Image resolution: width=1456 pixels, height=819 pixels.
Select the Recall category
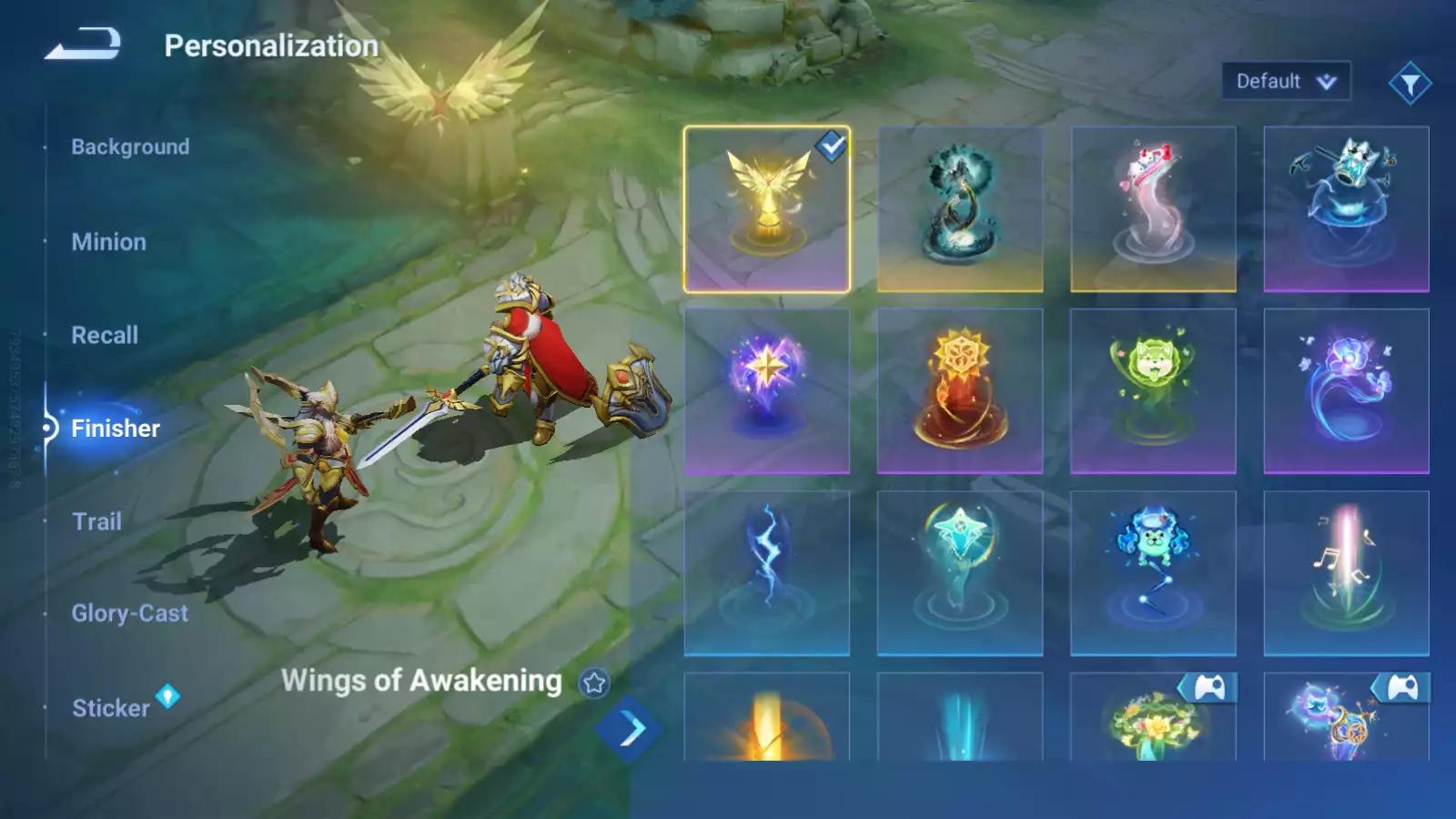tap(105, 336)
